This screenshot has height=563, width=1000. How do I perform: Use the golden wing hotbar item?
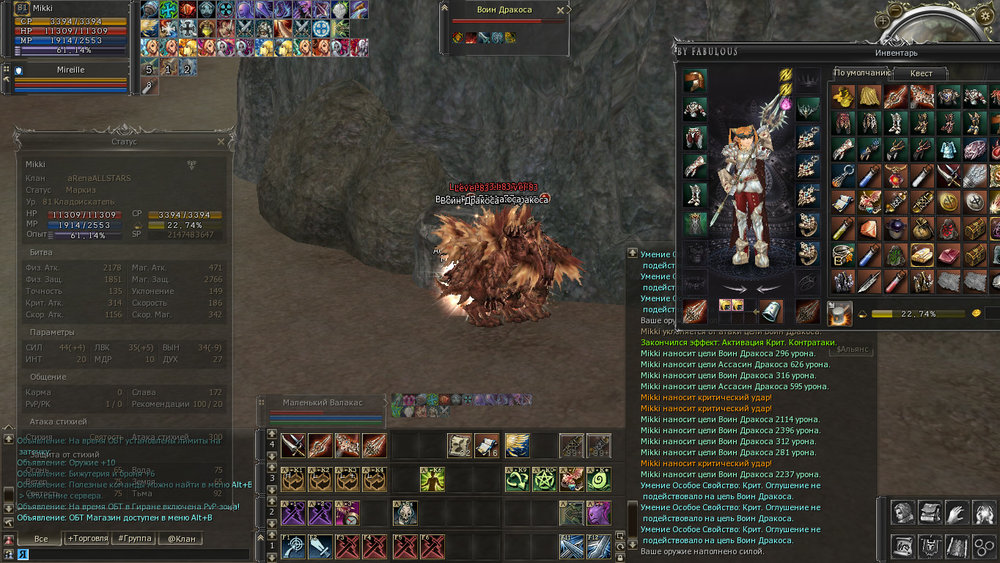coord(517,444)
